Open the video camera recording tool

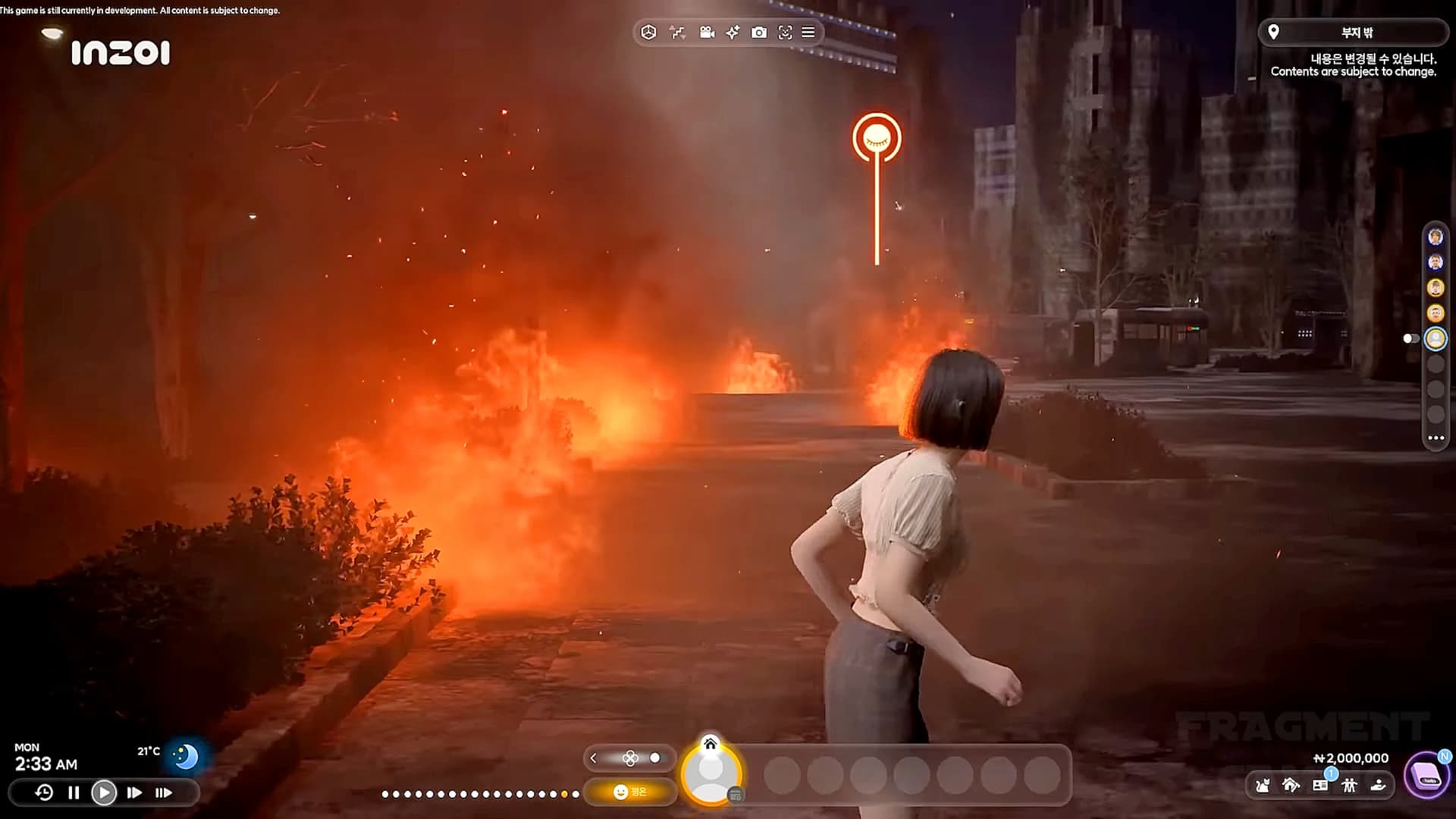[707, 33]
